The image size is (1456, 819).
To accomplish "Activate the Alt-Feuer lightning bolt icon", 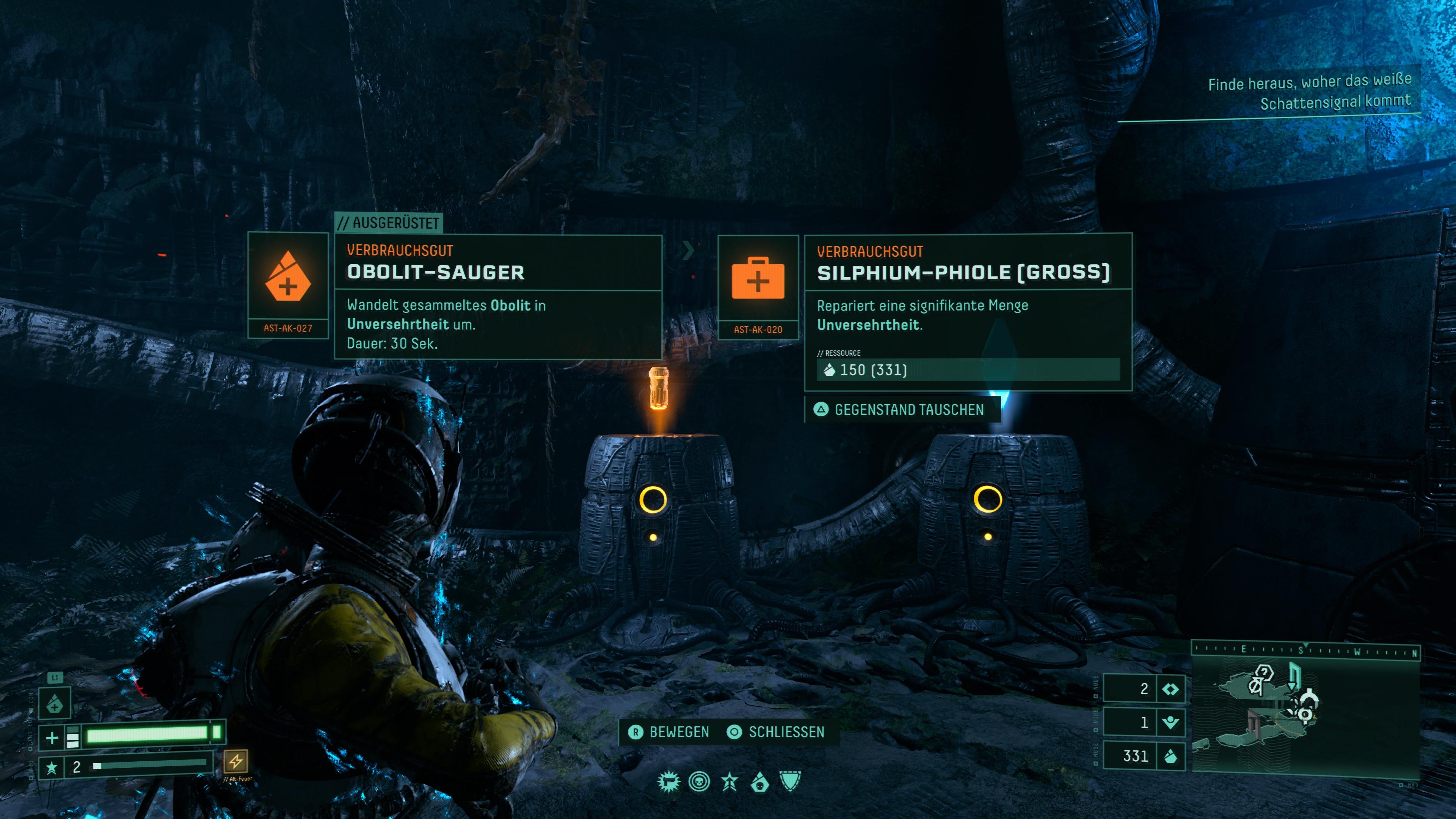I will tap(235, 761).
